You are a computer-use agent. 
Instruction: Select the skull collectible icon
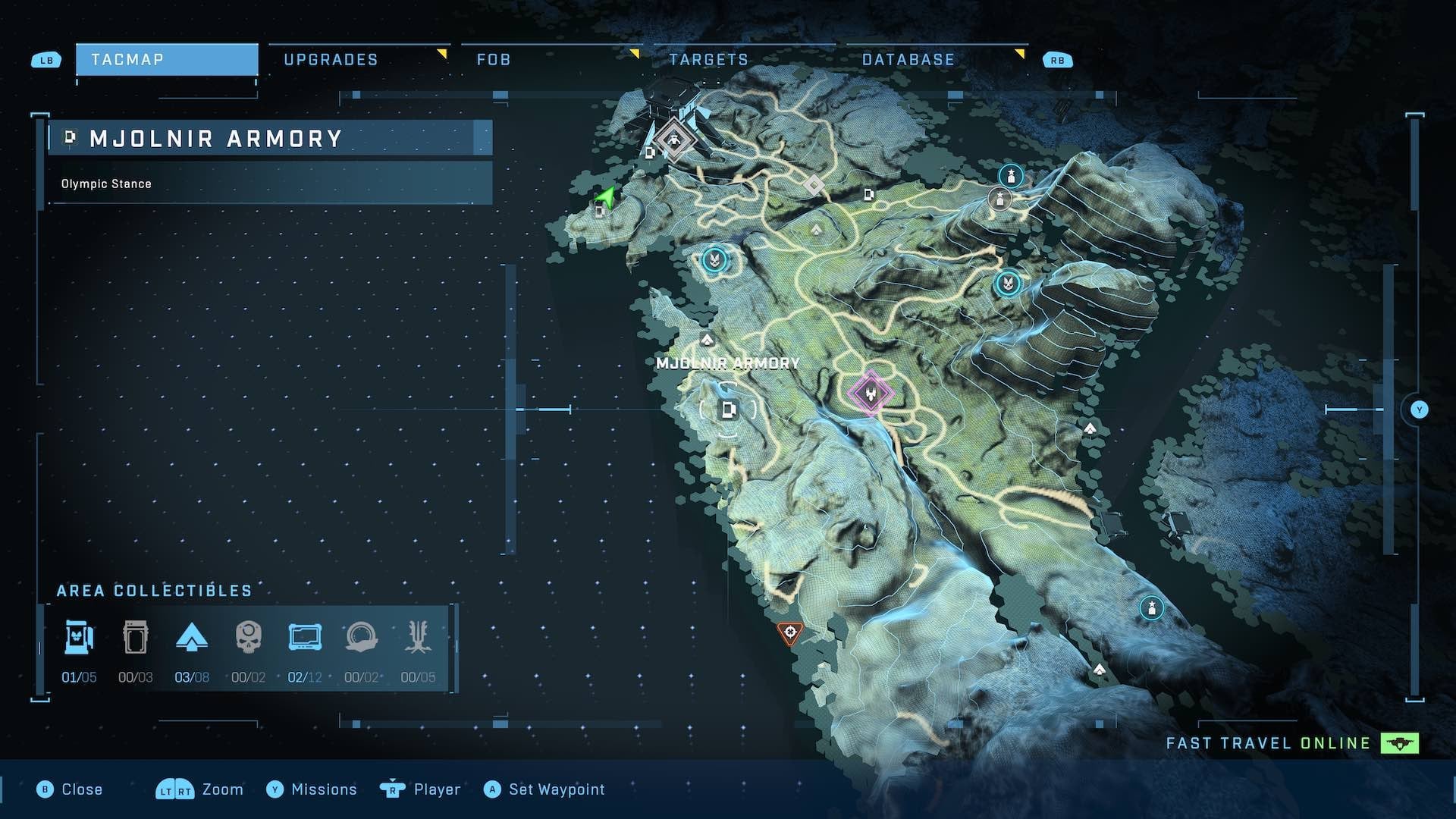249,638
